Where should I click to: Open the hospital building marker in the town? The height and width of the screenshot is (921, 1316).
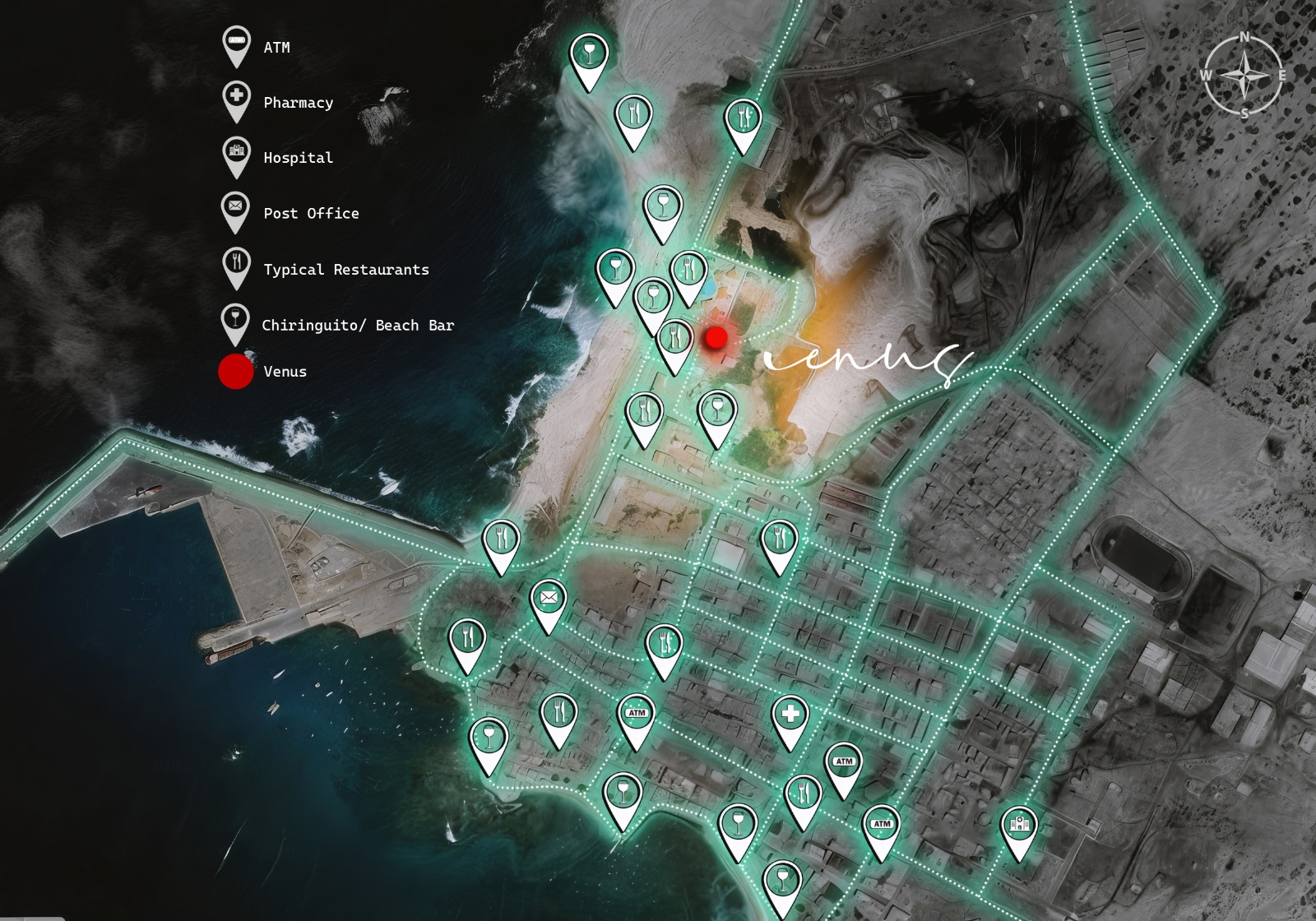[1019, 823]
